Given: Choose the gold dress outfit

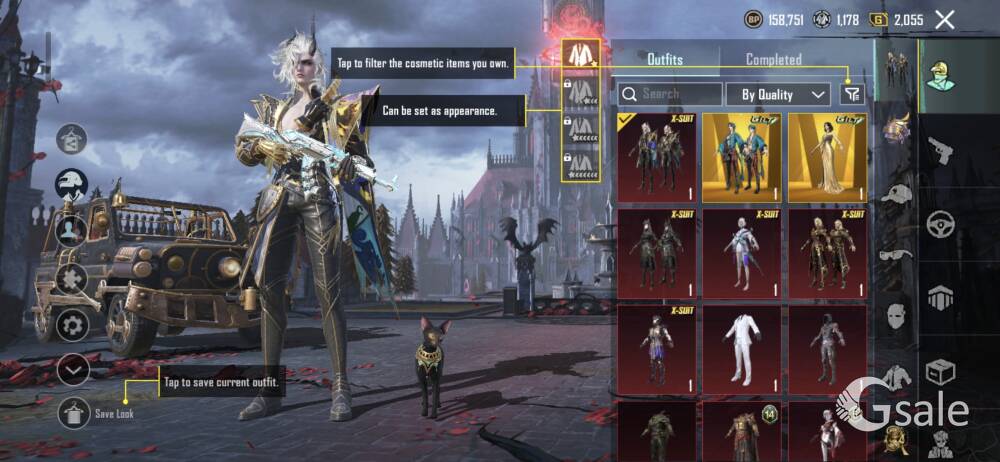Looking at the screenshot, I should coord(827,157).
